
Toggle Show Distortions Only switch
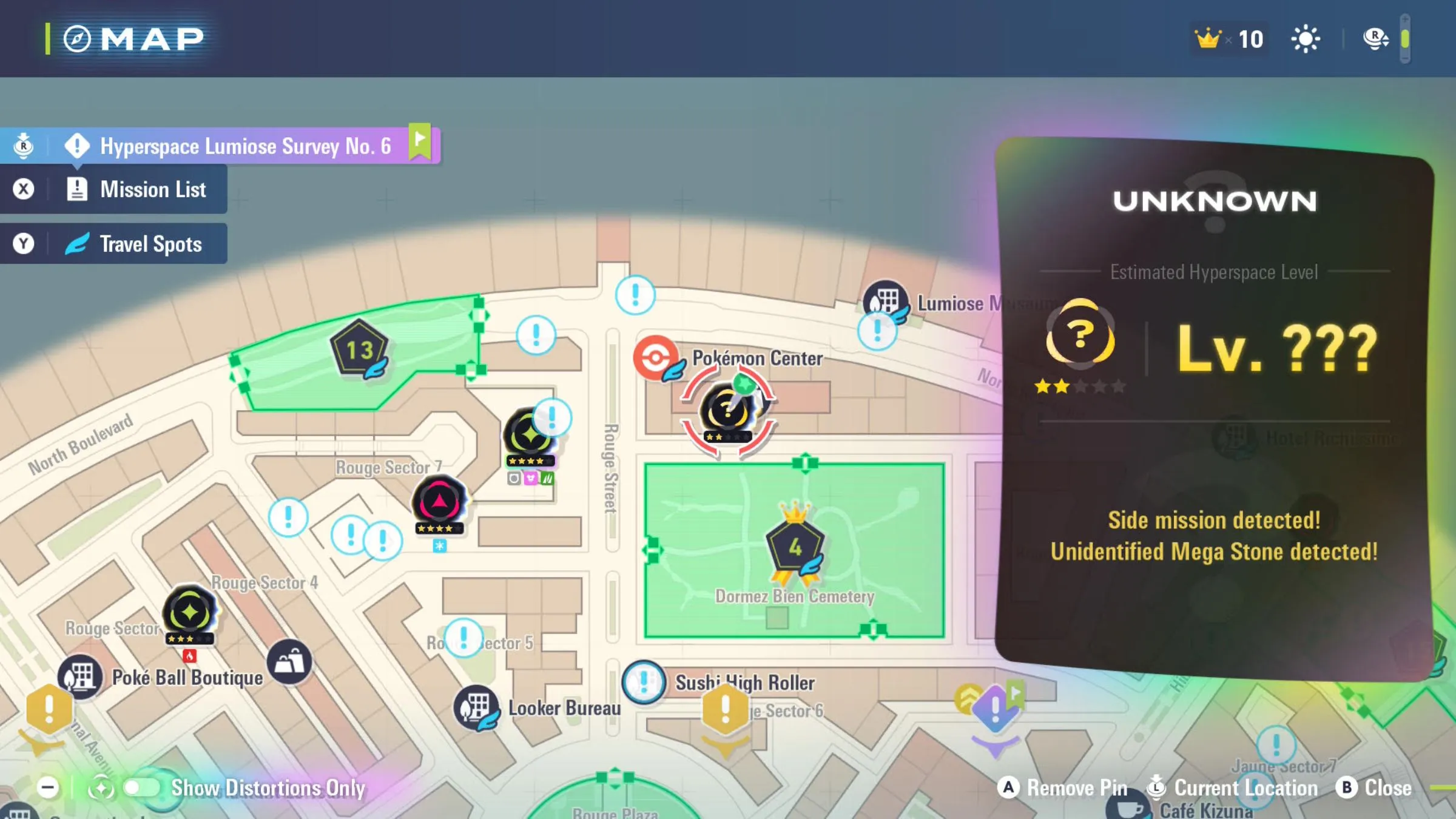coord(141,787)
